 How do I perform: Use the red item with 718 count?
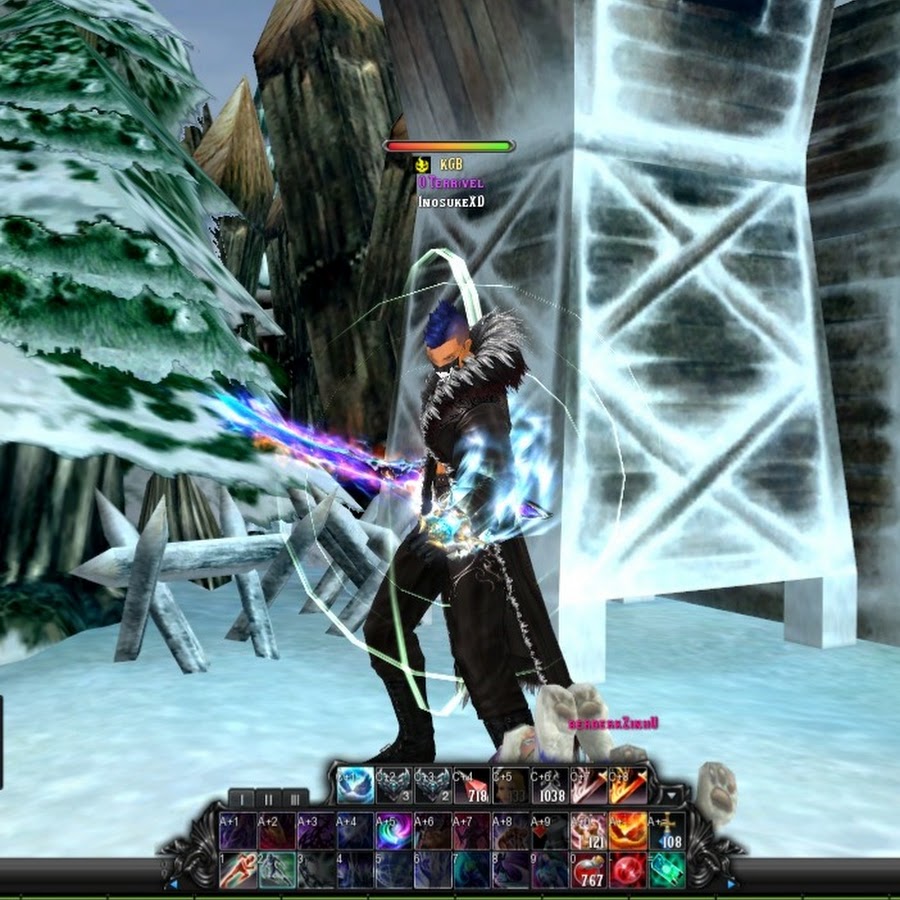[472, 786]
